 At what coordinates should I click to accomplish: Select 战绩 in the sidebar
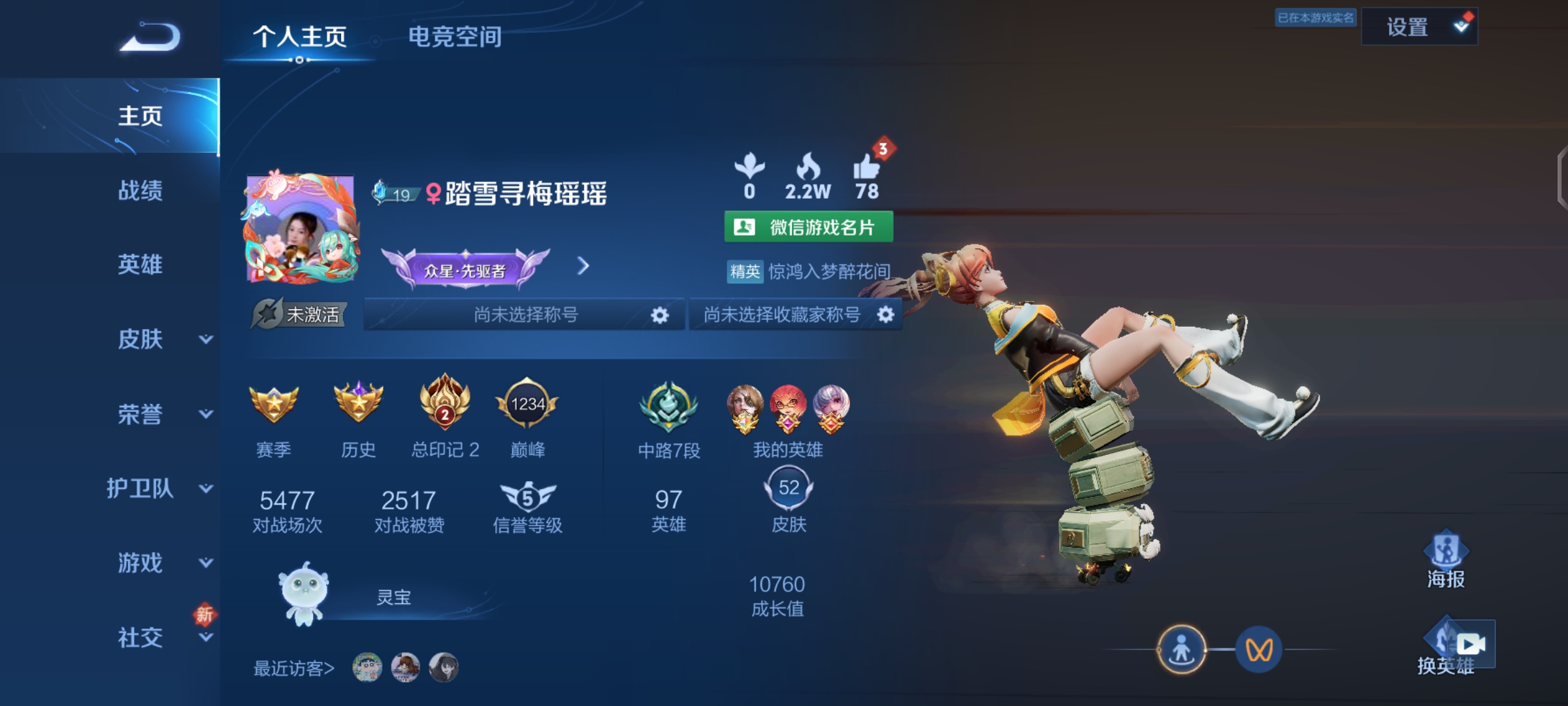tap(140, 190)
